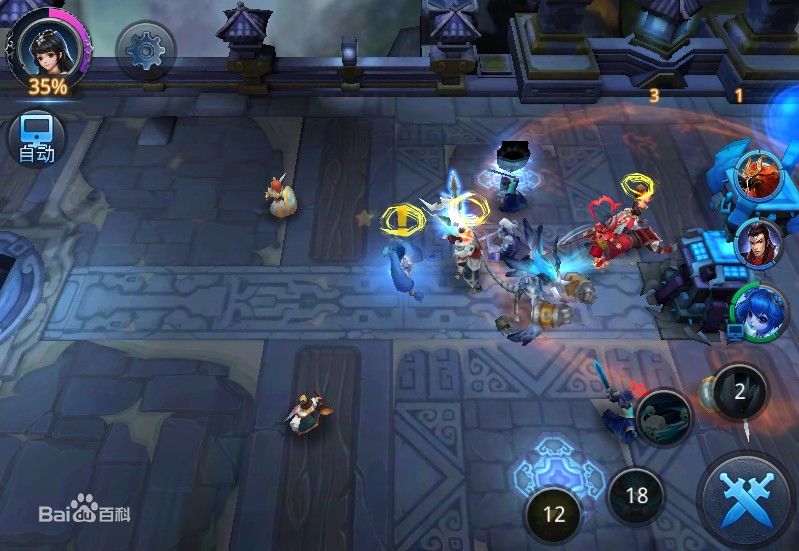Toggle the 自动 auto-battle button
799x551 pixels.
(37, 138)
